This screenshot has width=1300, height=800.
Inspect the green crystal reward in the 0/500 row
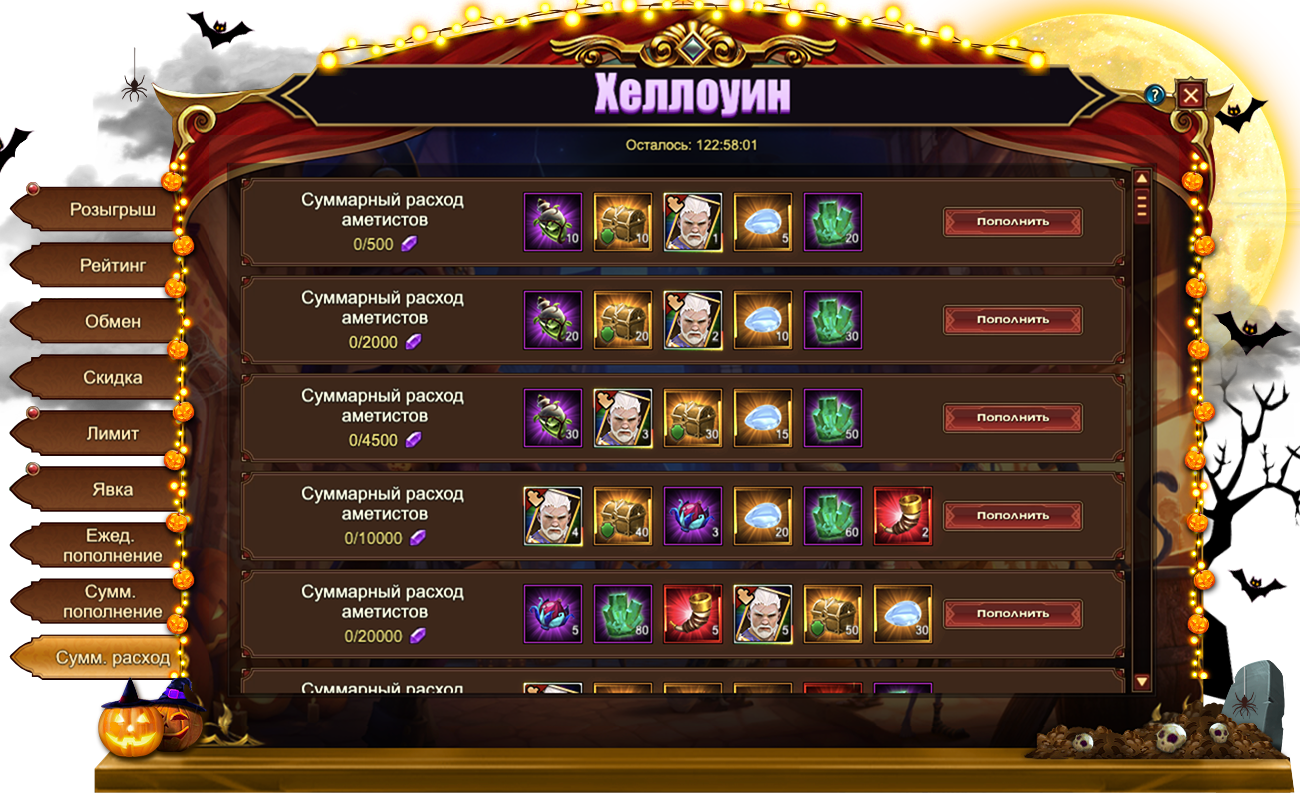point(832,222)
